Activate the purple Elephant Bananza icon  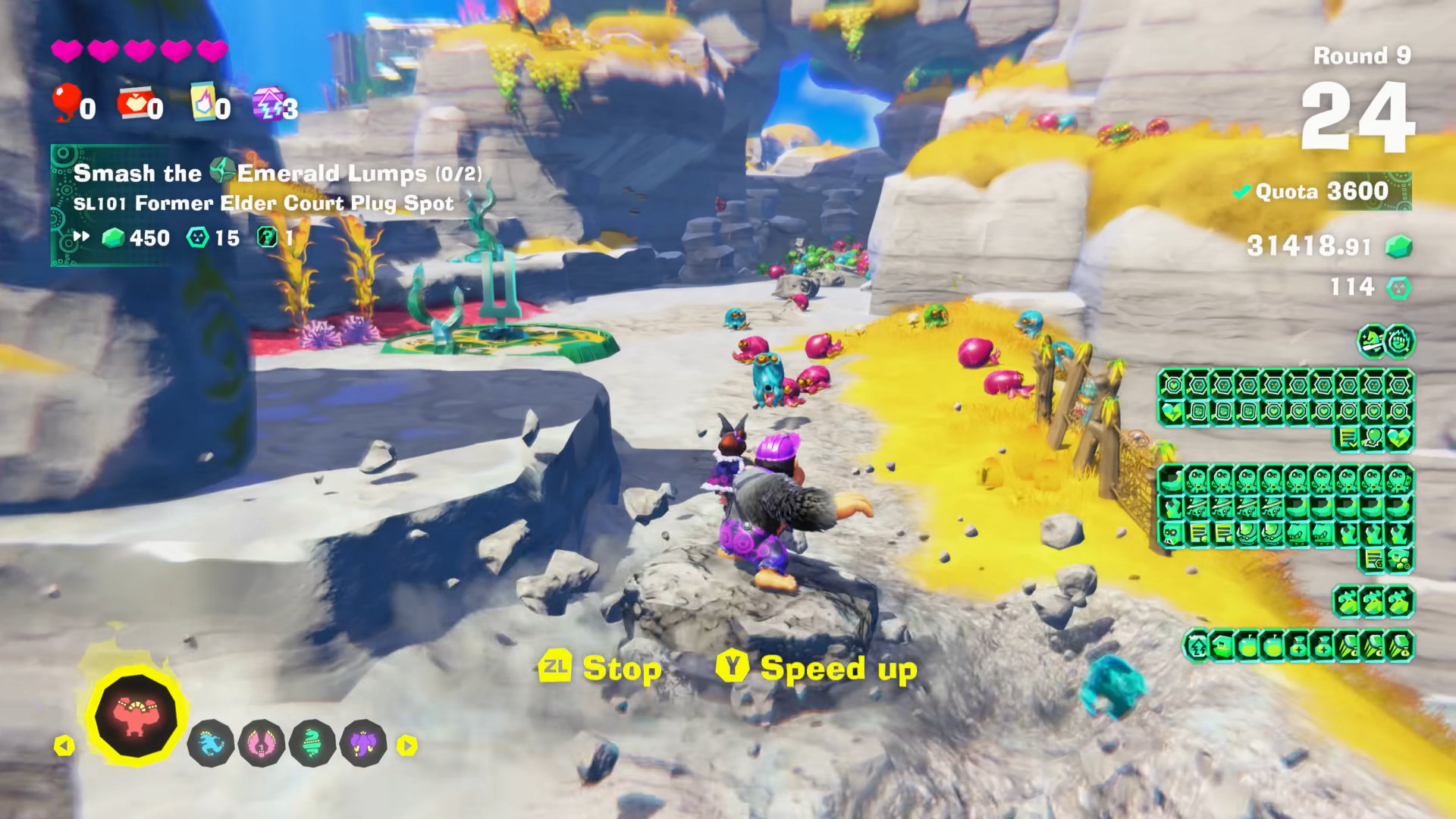pyautogui.click(x=363, y=744)
